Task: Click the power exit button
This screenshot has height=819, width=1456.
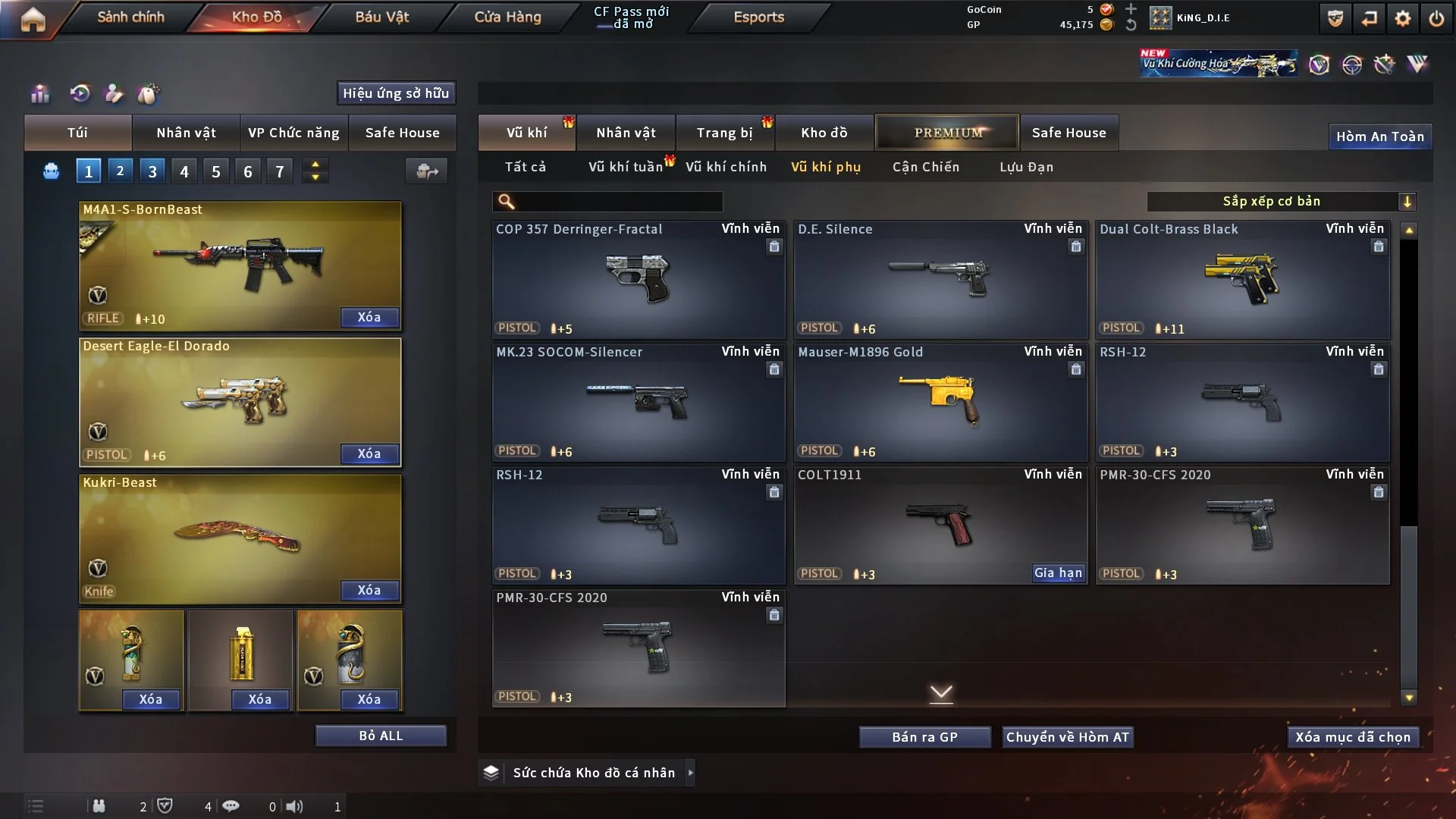Action: [x=1436, y=18]
